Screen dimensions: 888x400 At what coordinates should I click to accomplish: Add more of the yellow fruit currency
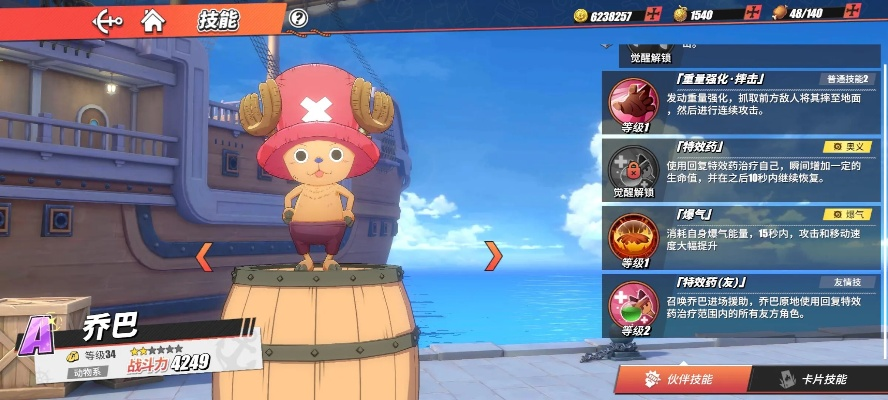[752, 15]
